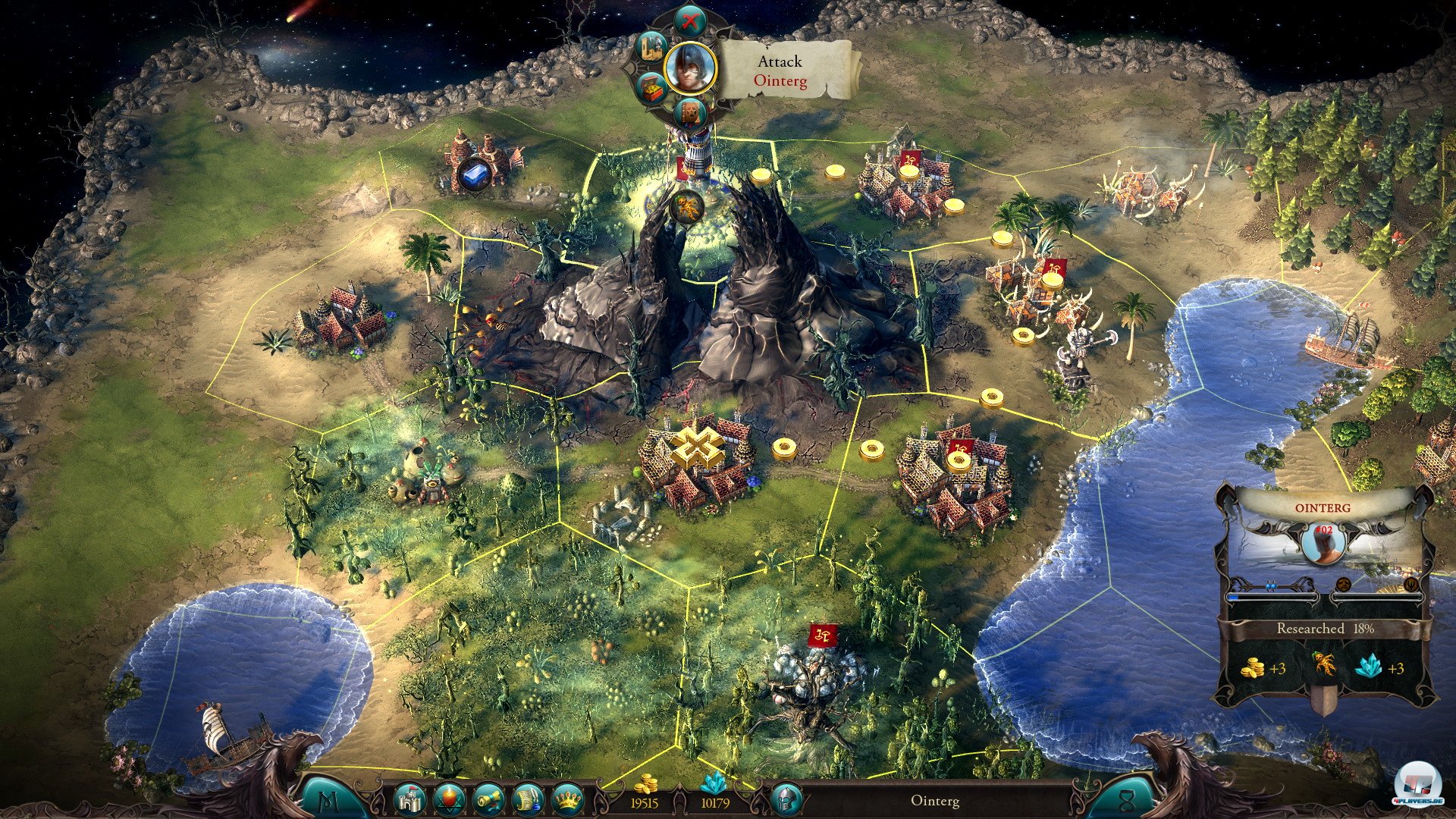Select the helmeted hero portrait in radial menu
Screen dimensions: 1456x819
point(690,67)
